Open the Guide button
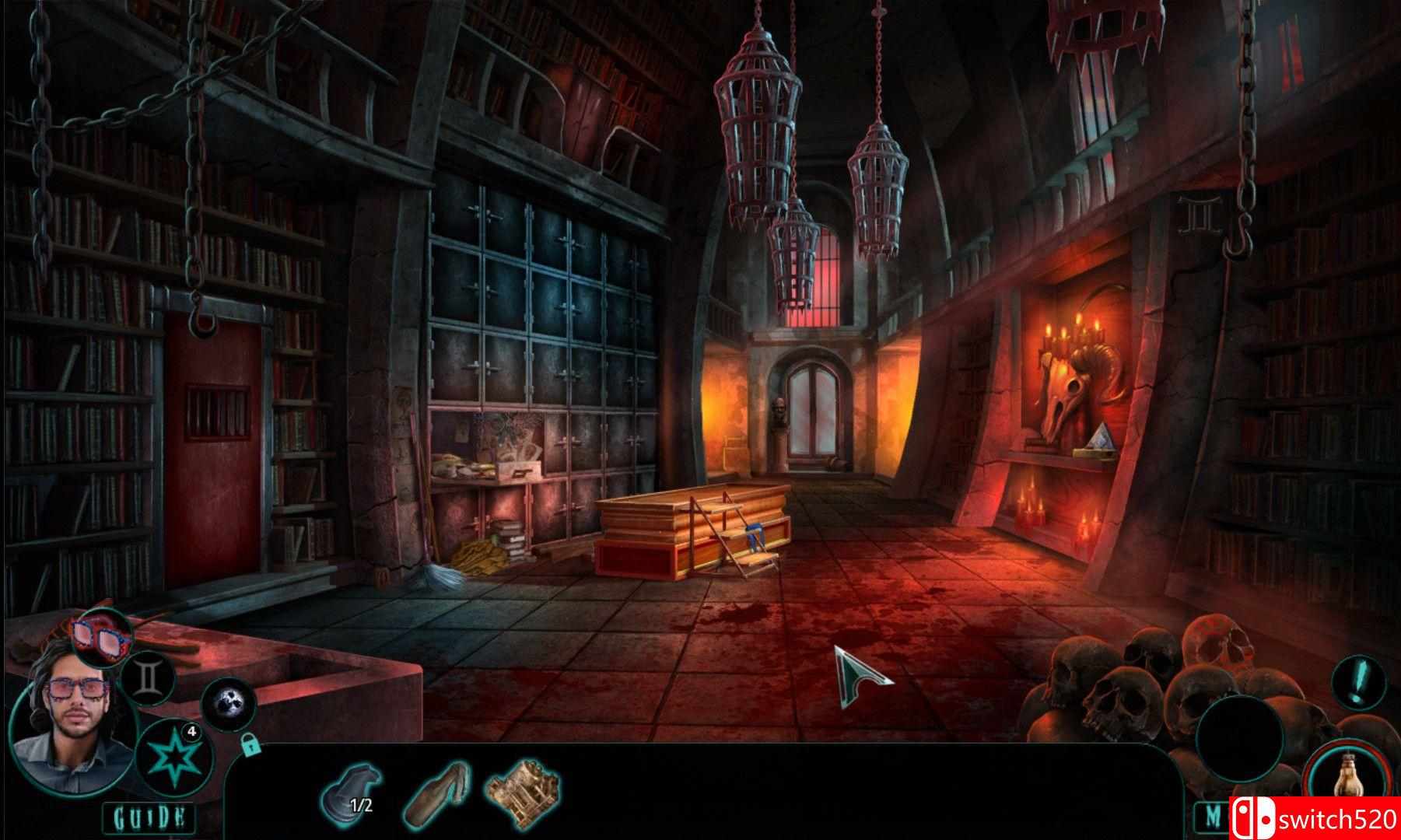 [150, 817]
